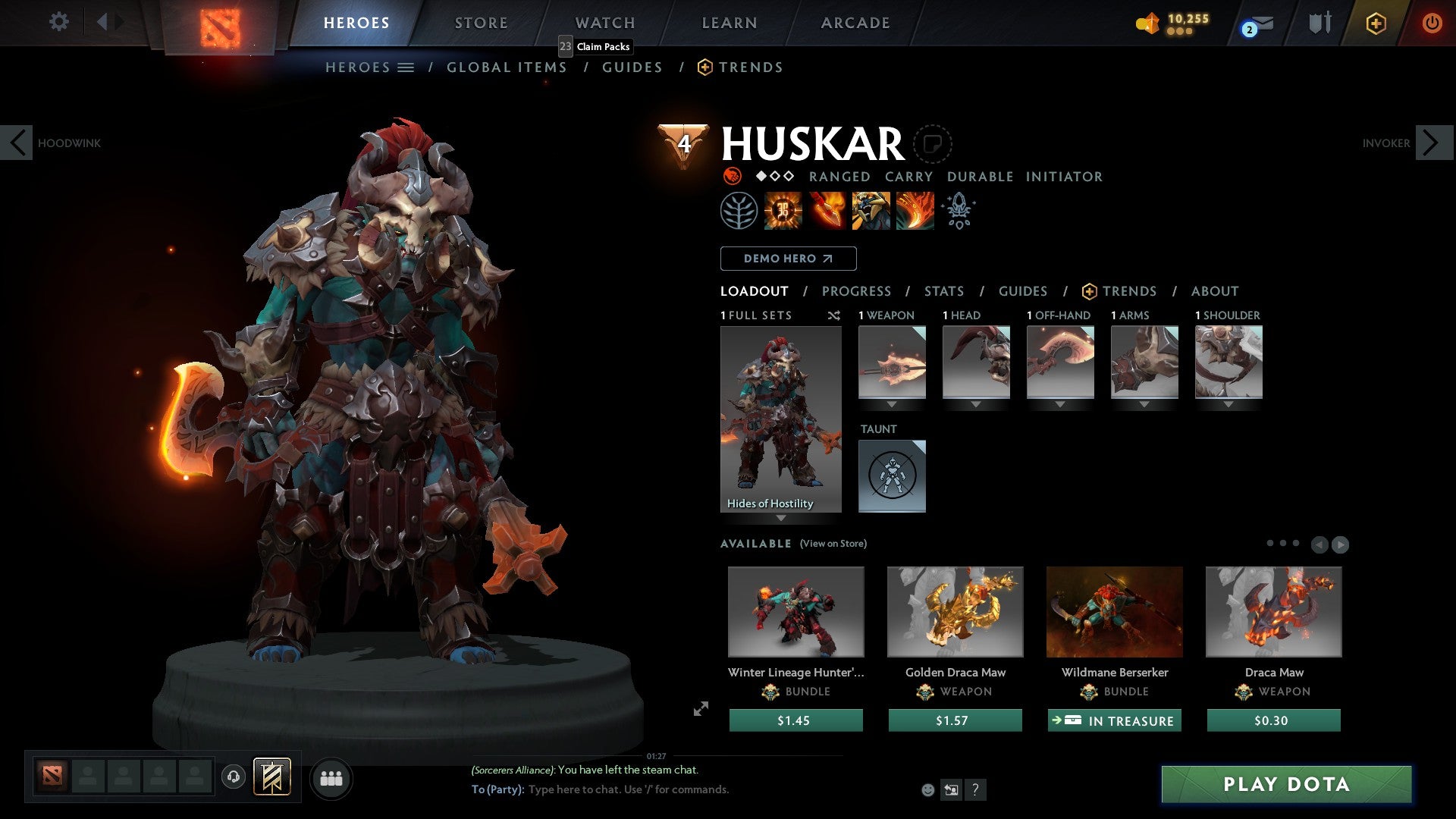
Task: Click the power button to quit
Action: [1433, 23]
